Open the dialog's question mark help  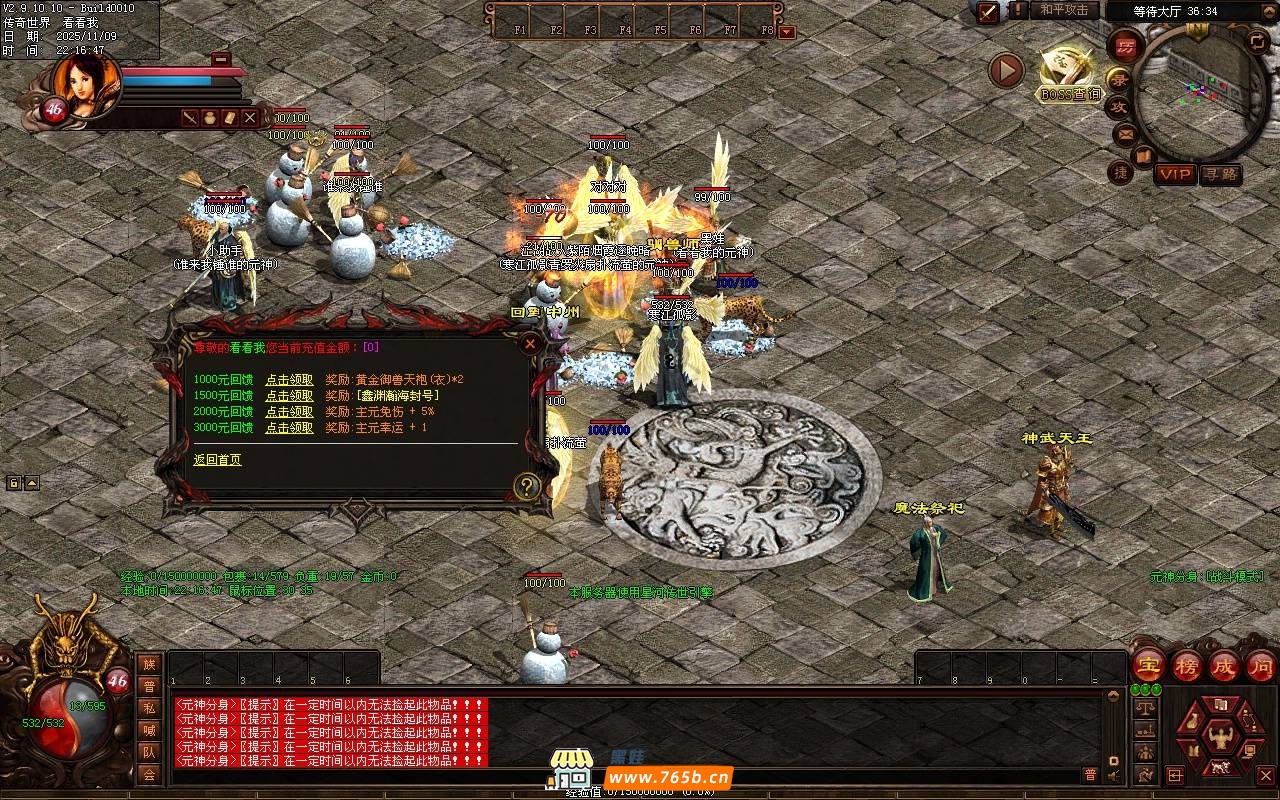(x=527, y=487)
